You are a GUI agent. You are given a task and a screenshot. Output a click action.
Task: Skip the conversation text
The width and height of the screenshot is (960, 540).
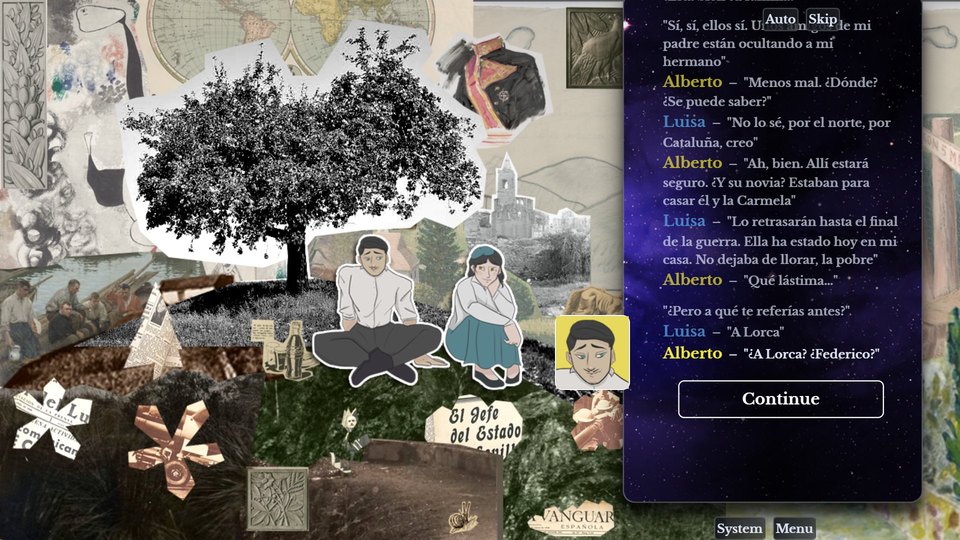coord(822,19)
